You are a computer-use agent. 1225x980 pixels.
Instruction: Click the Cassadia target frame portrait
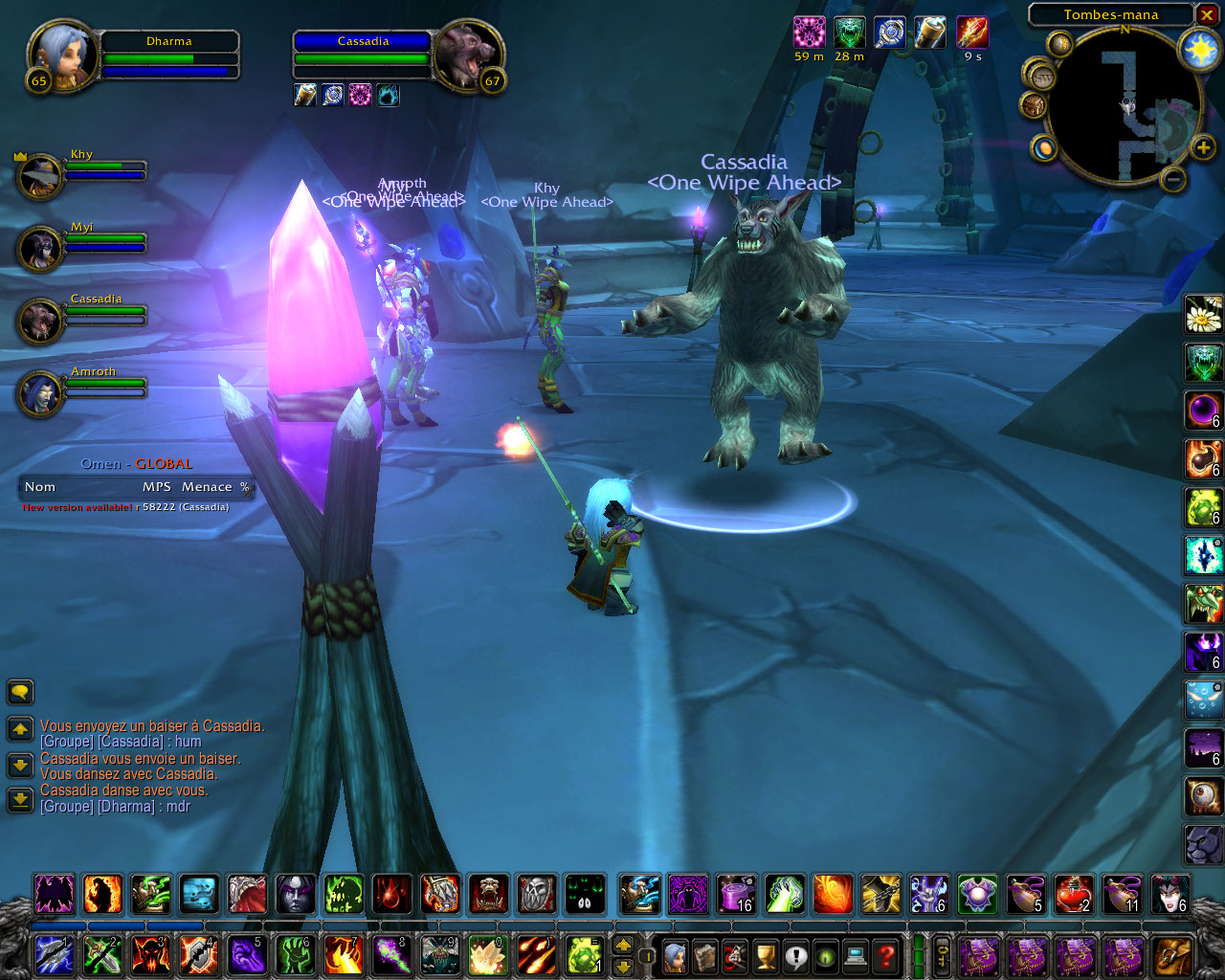pos(464,56)
